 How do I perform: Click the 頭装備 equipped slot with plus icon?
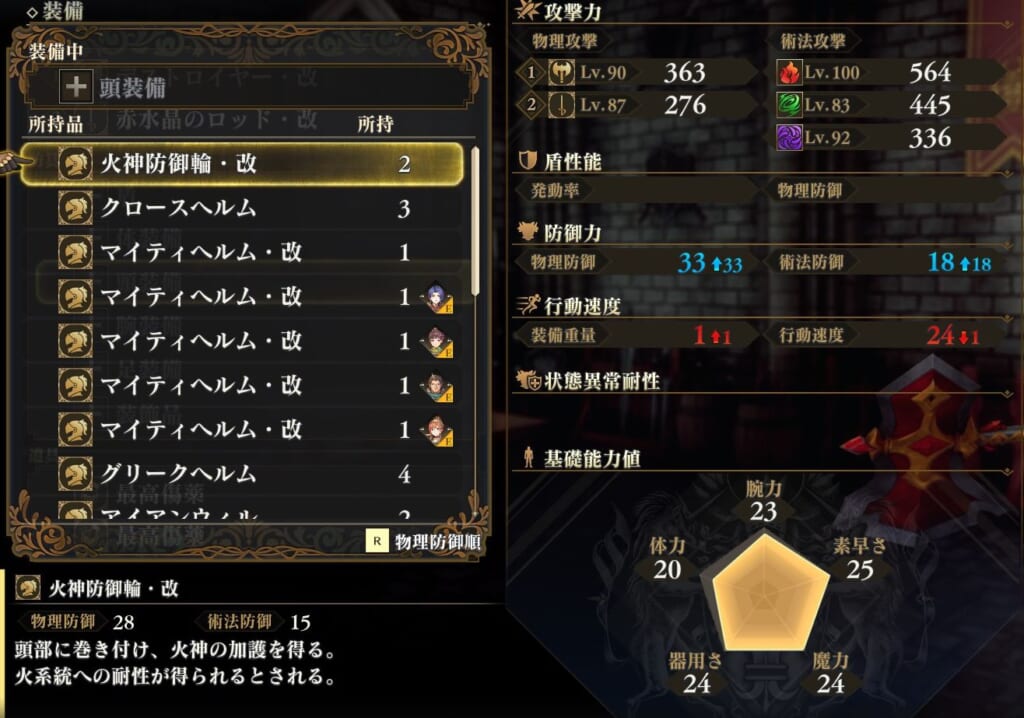point(250,87)
